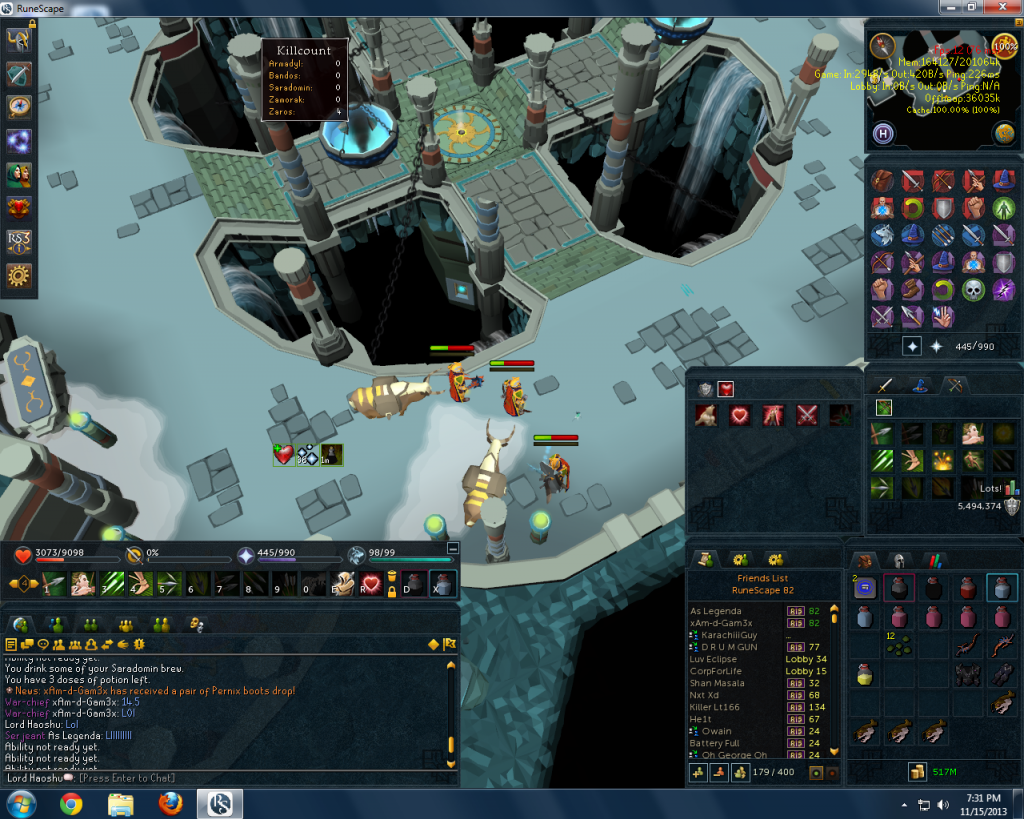Switch to the worn equipment helmet tab
The image size is (1024, 819).
[x=898, y=560]
